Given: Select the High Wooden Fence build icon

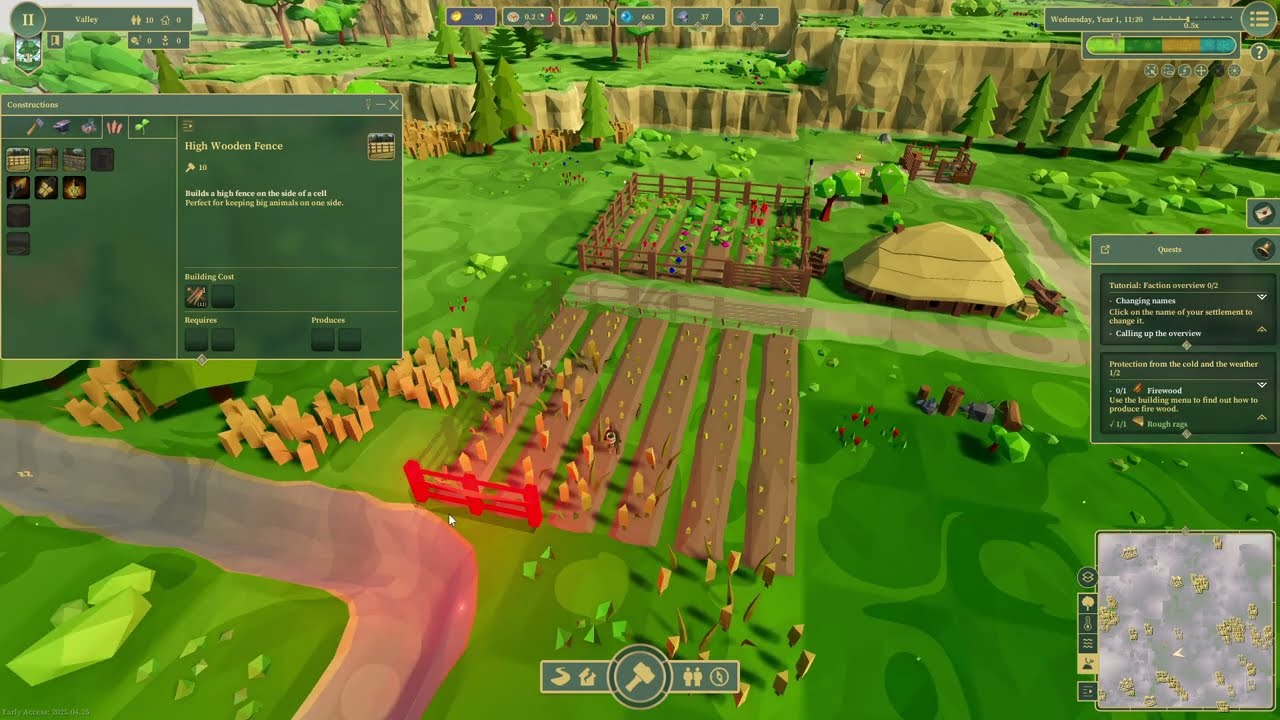Looking at the screenshot, I should pyautogui.click(x=18, y=159).
